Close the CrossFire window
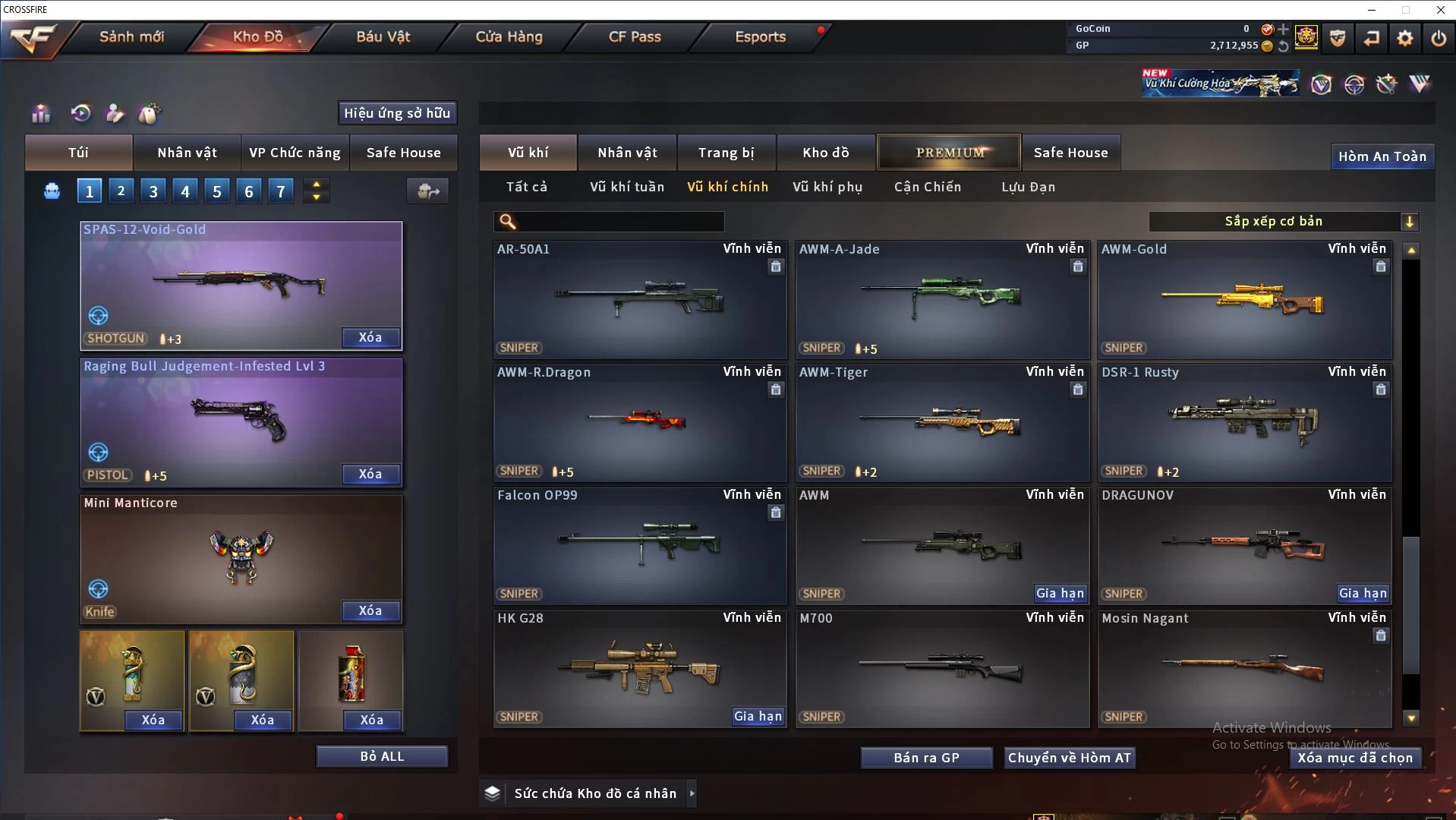This screenshot has width=1456, height=820. (x=1440, y=10)
